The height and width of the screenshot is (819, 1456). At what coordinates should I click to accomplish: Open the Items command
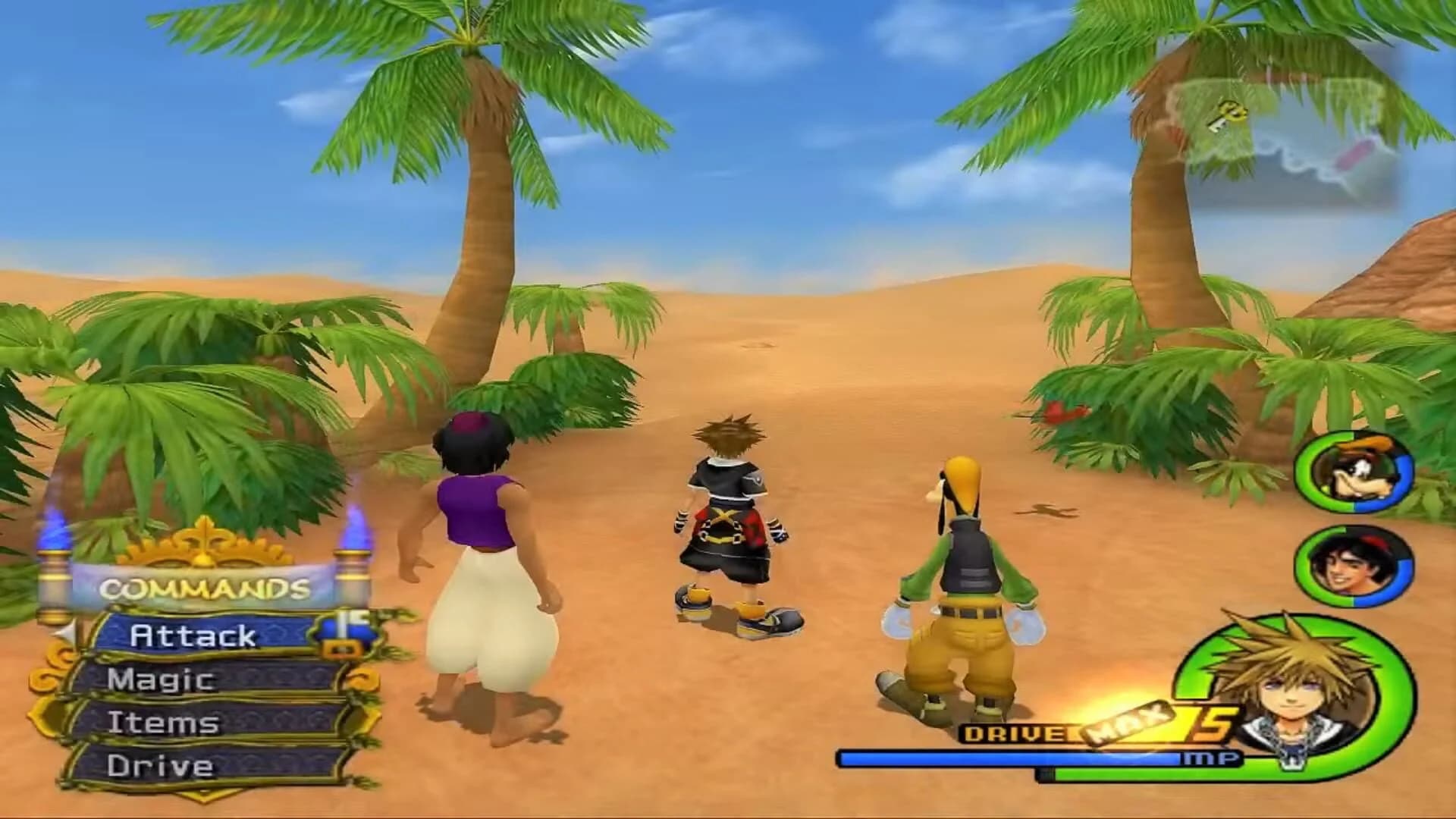(165, 722)
